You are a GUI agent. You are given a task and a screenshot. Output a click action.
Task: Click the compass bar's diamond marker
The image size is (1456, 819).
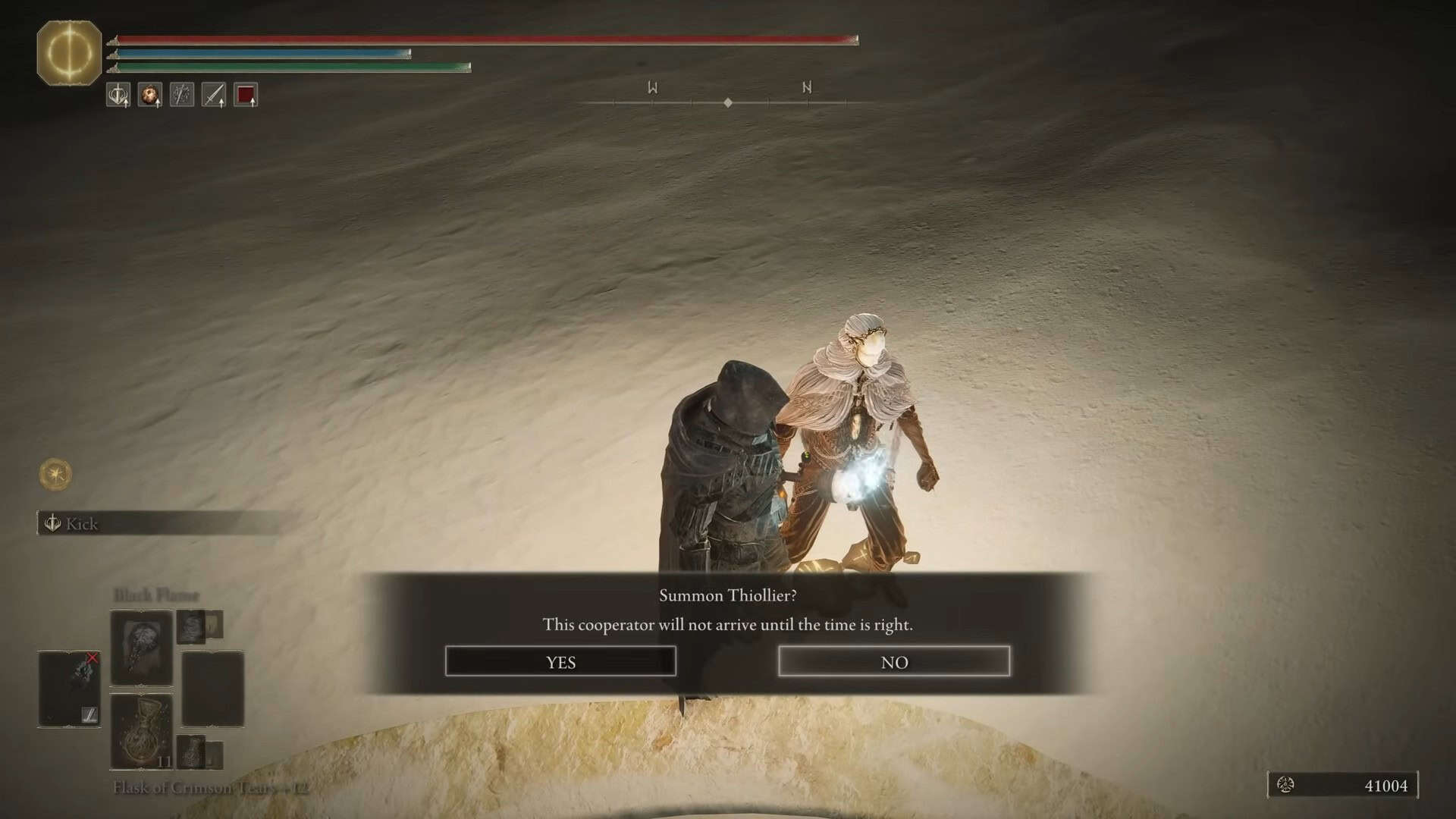point(728,102)
